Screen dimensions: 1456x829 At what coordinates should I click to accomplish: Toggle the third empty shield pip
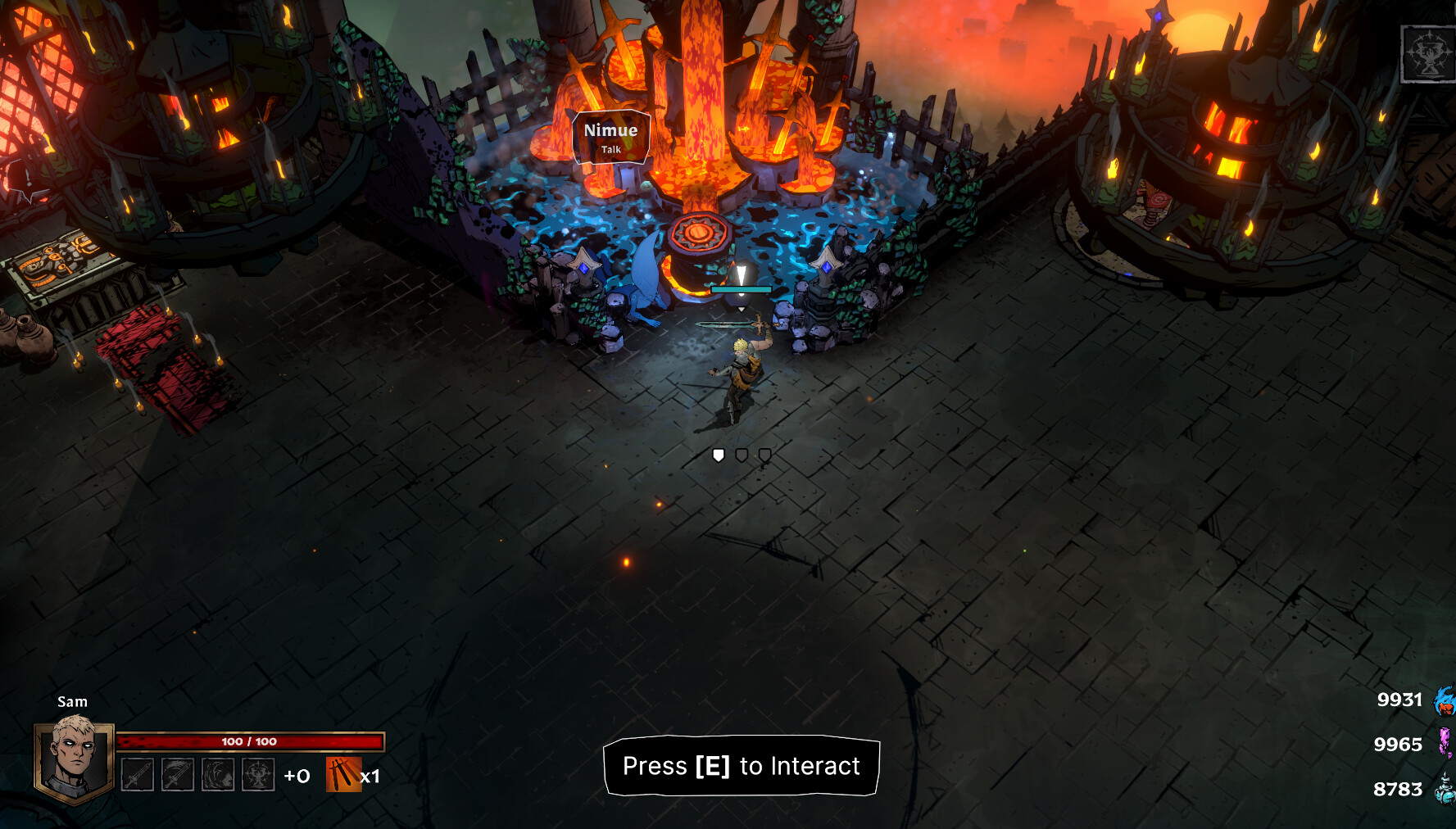[764, 455]
